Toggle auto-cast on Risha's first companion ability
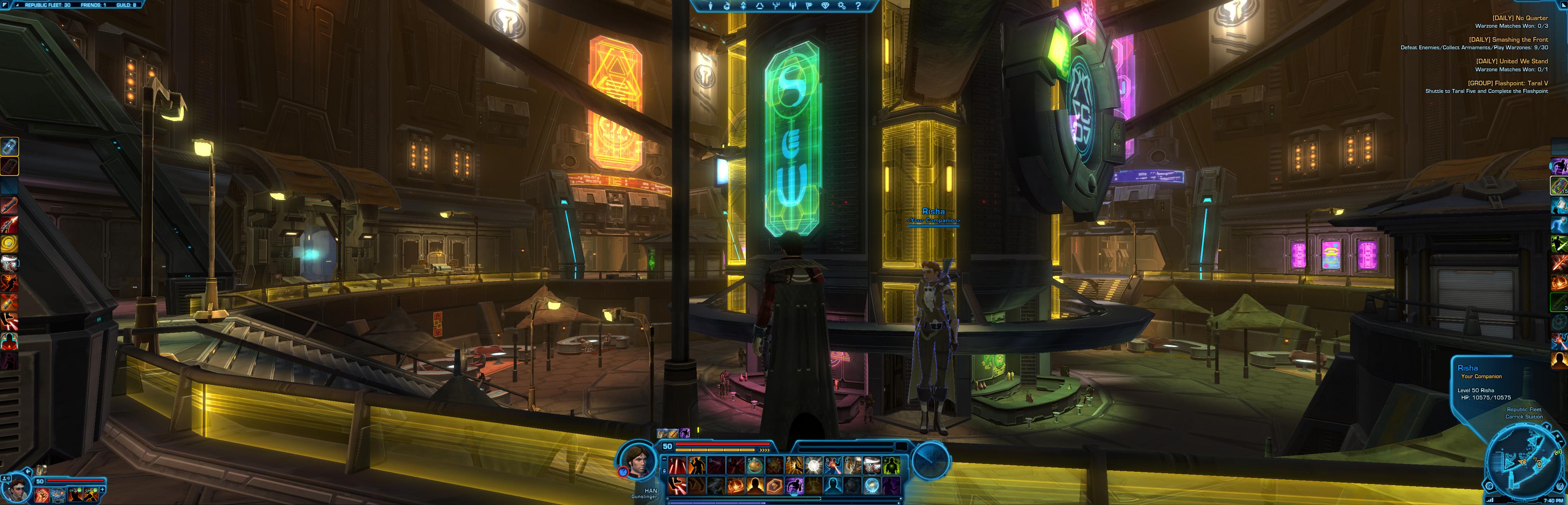Viewport: 1568px width, 505px height. tap(41, 495)
